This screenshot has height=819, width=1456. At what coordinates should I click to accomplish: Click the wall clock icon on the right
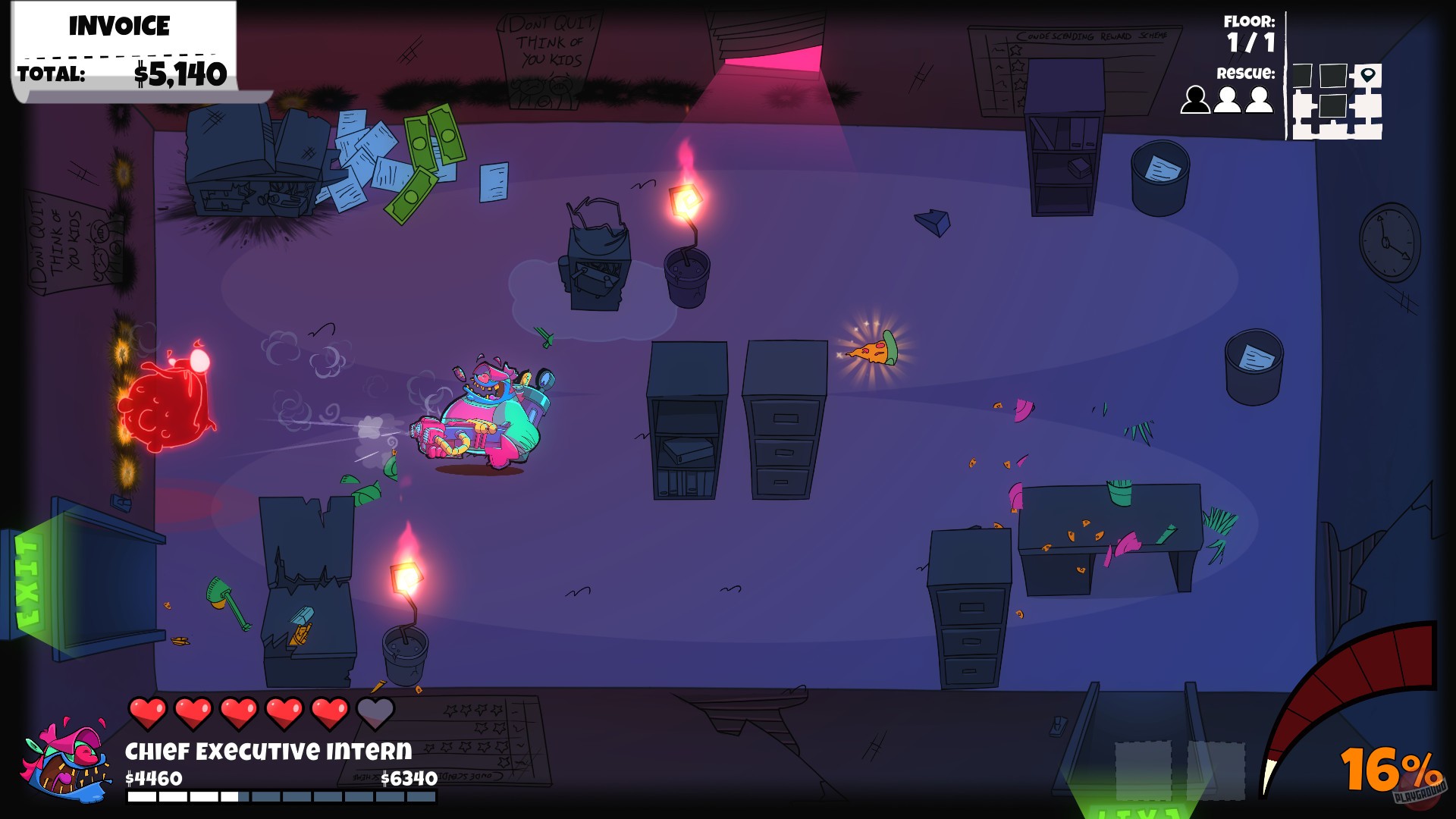(x=1389, y=241)
